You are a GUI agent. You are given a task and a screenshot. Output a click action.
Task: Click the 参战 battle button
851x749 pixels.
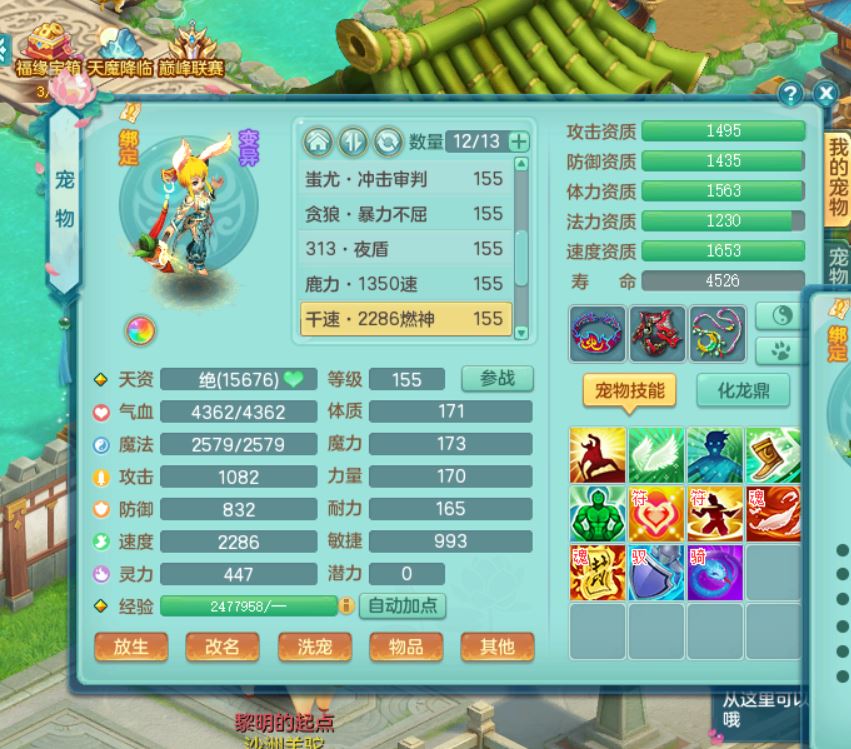point(497,379)
